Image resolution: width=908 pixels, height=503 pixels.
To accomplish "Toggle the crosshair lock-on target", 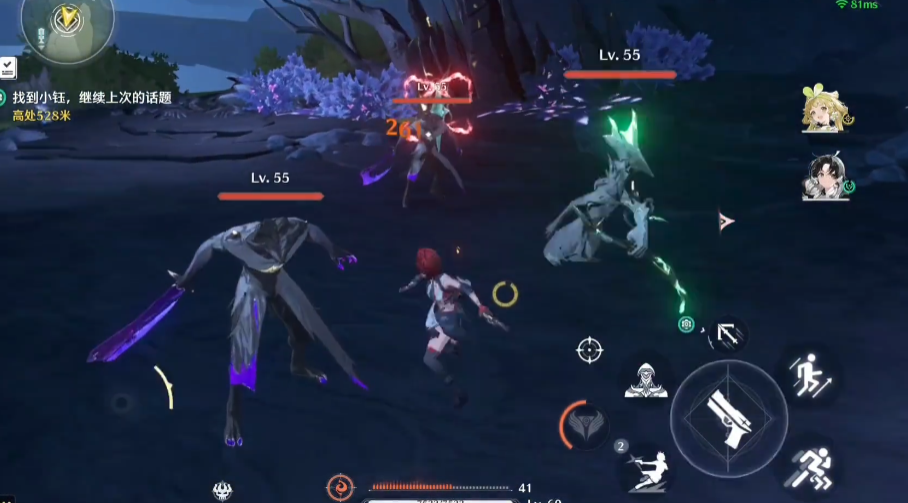I will click(589, 350).
